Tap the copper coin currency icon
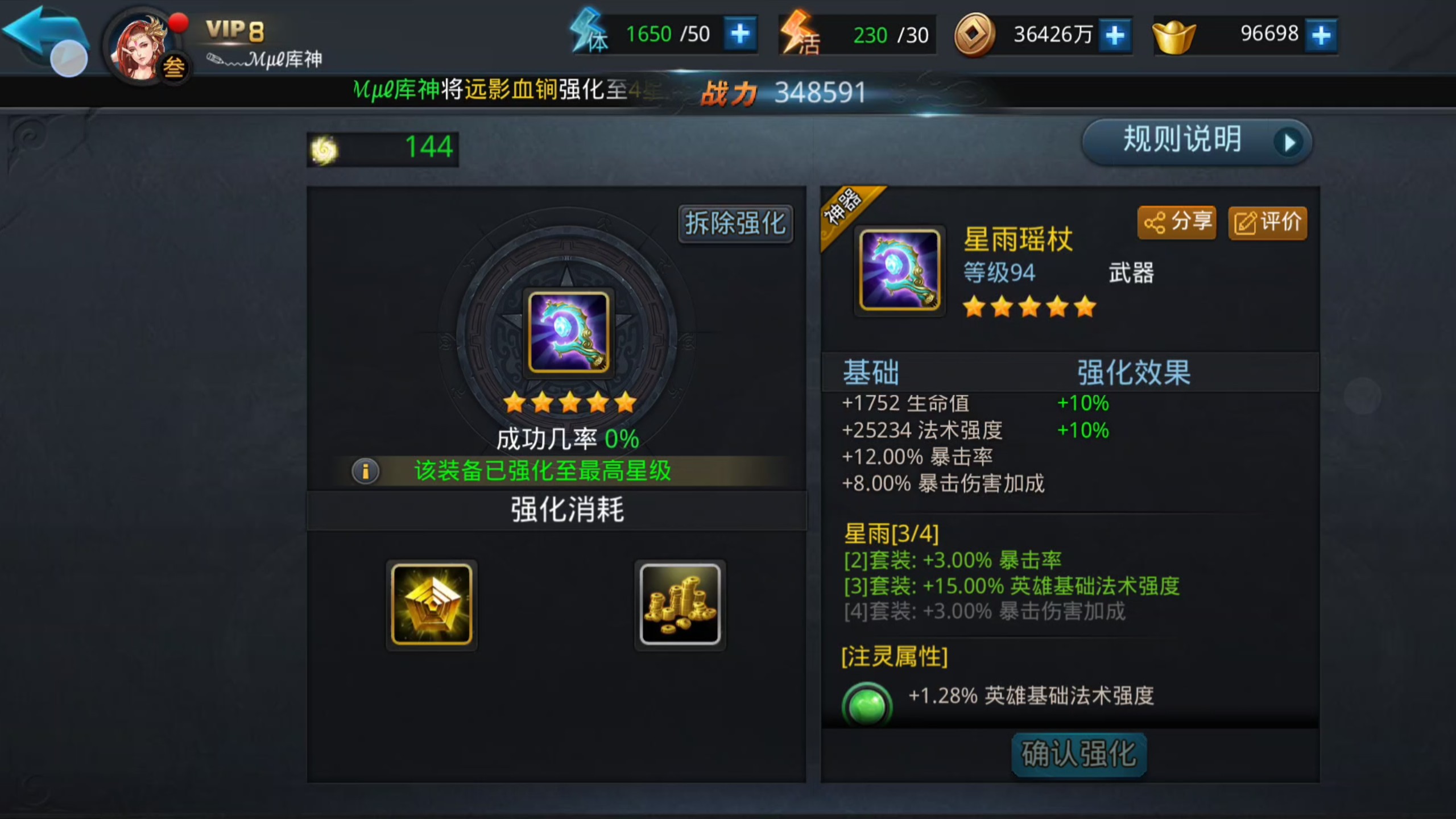The height and width of the screenshot is (819, 1456). pos(975,34)
